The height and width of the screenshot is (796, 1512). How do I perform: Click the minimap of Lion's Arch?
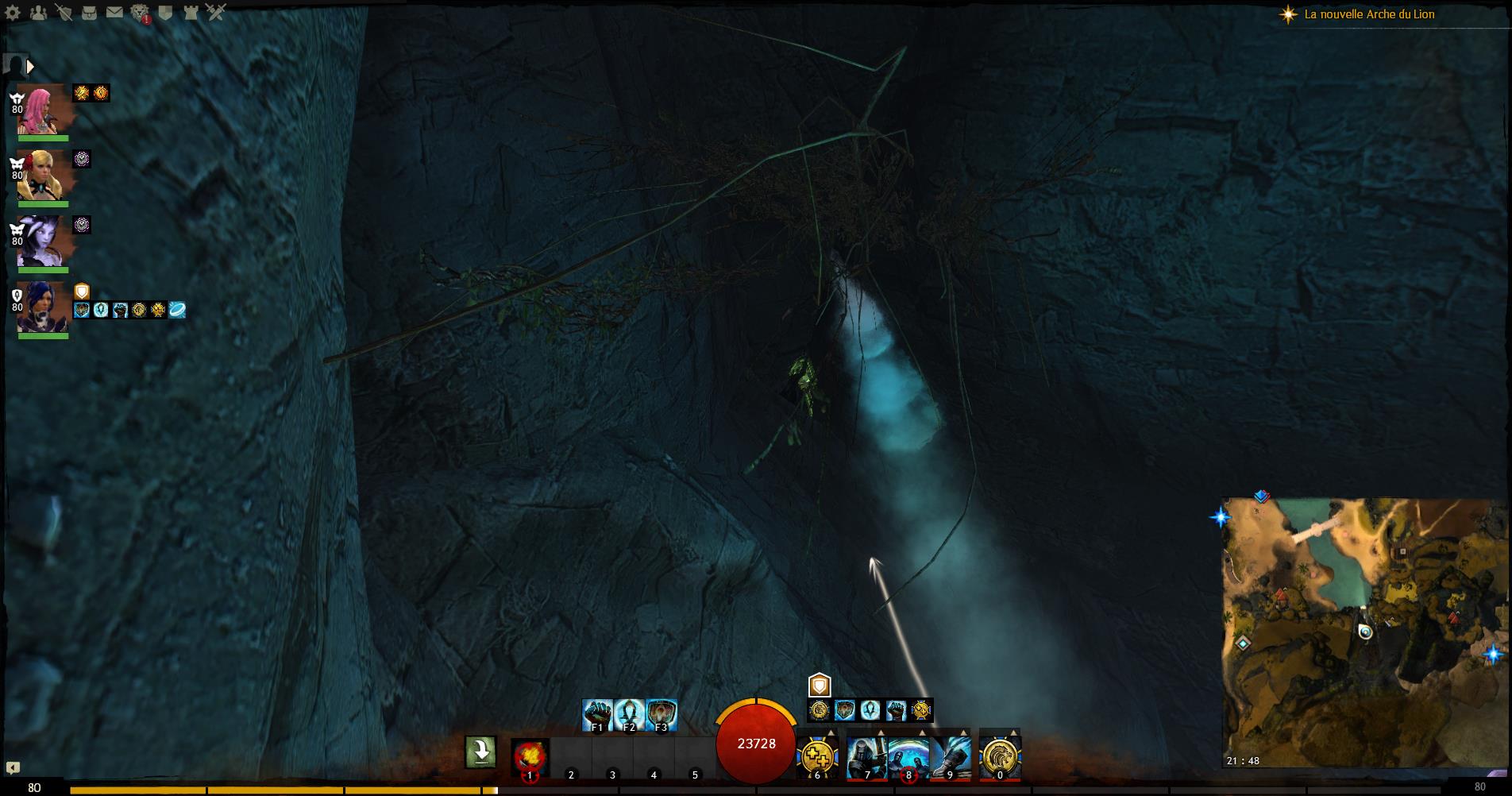pyautogui.click(x=1363, y=632)
